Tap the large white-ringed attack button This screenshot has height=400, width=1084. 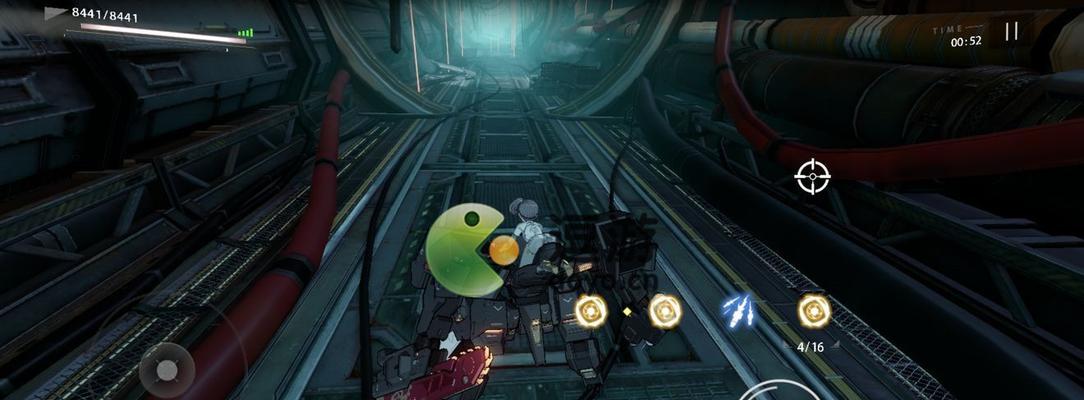[x=780, y=393]
